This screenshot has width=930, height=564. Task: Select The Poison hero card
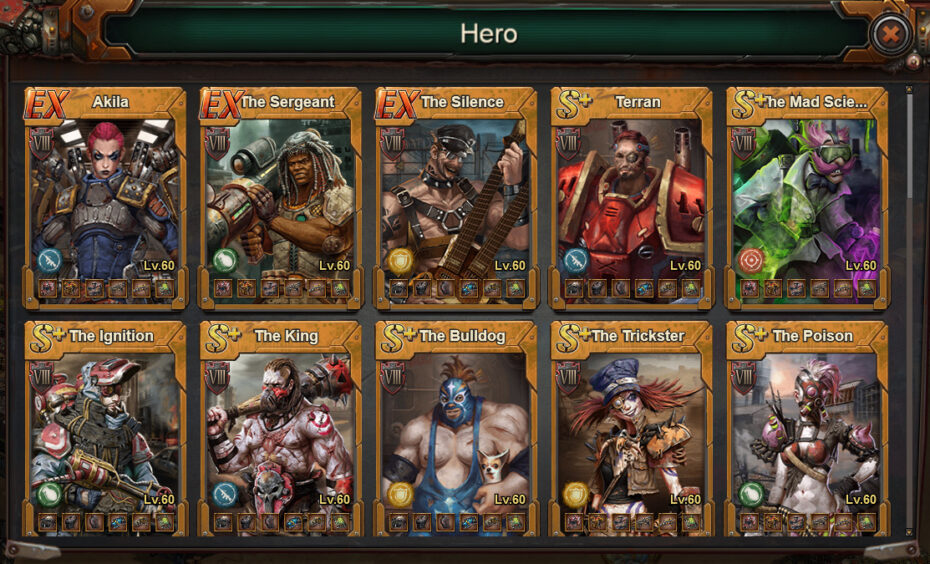(807, 428)
